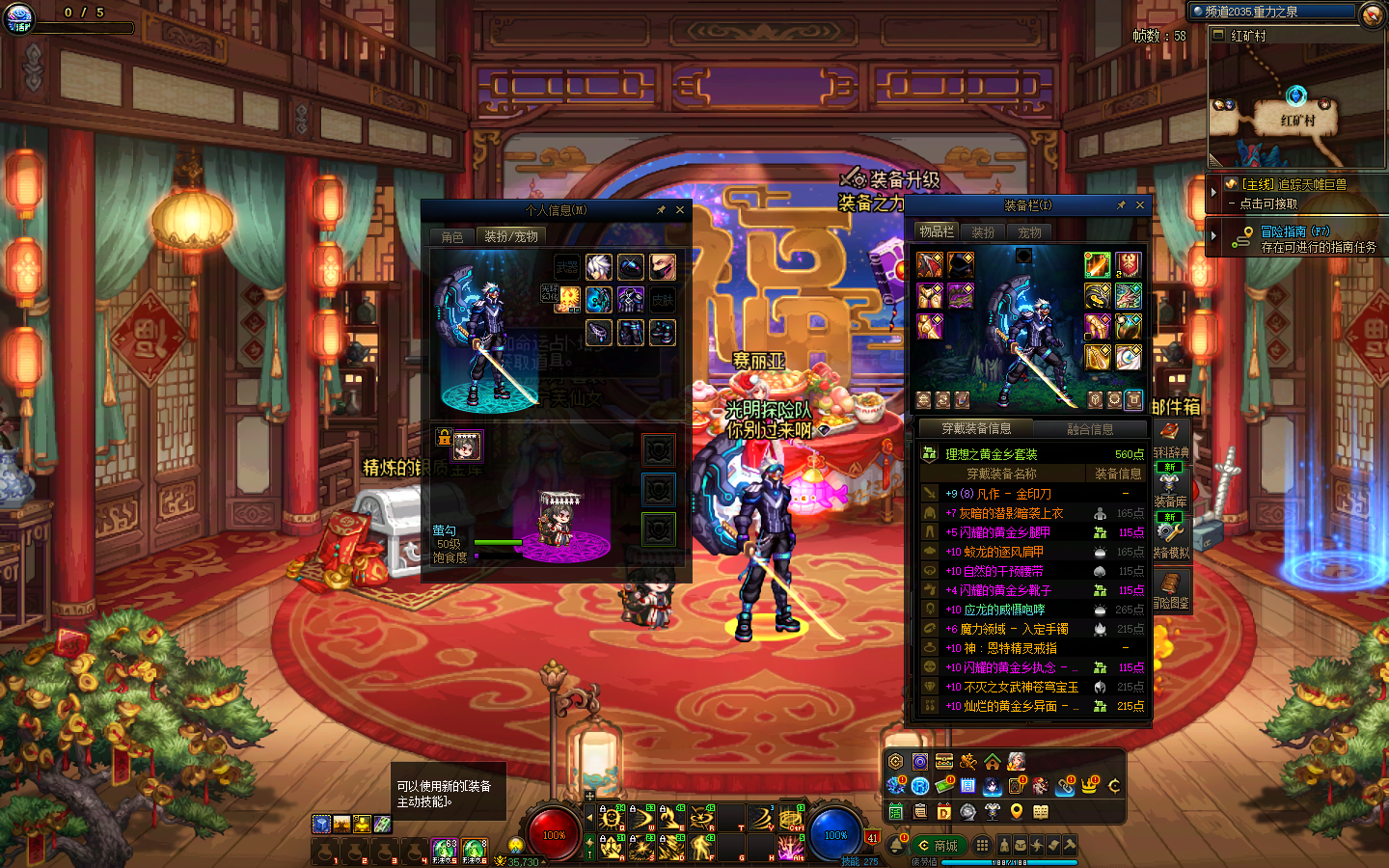
Task: Show the 融合信息 fusion info tab
Action: tap(1090, 428)
